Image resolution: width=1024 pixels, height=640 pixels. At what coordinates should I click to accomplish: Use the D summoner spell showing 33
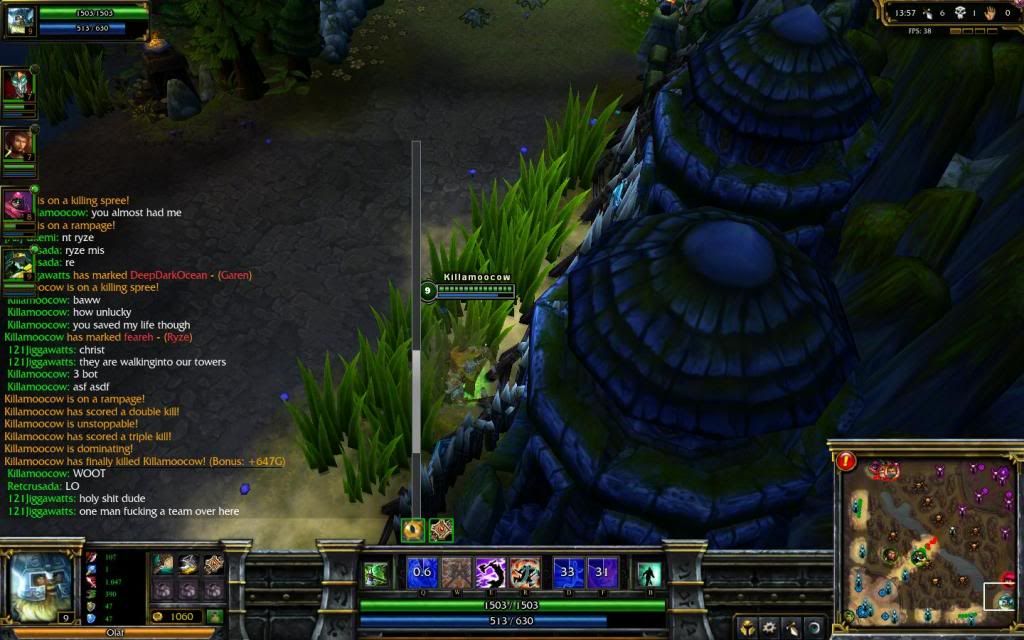tap(569, 573)
